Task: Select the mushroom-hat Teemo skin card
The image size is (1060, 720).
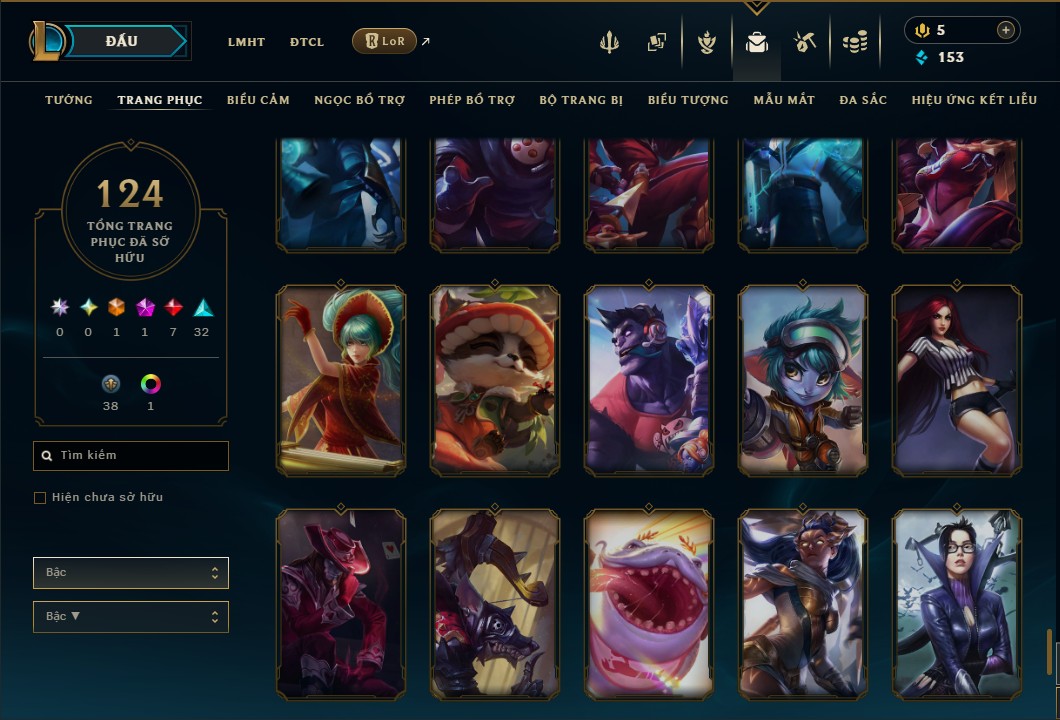Action: coord(495,380)
